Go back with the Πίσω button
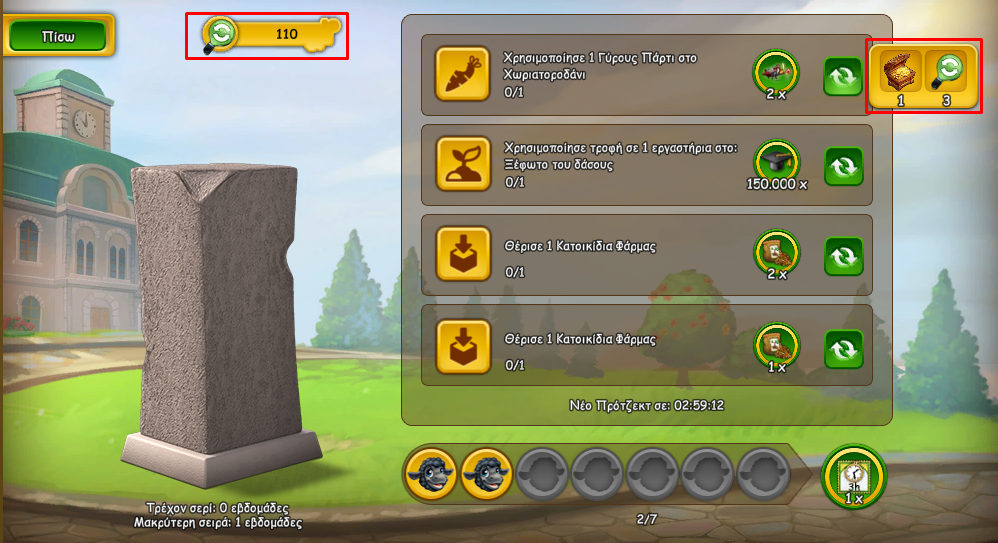Viewport: 998px width, 543px height. [58, 35]
